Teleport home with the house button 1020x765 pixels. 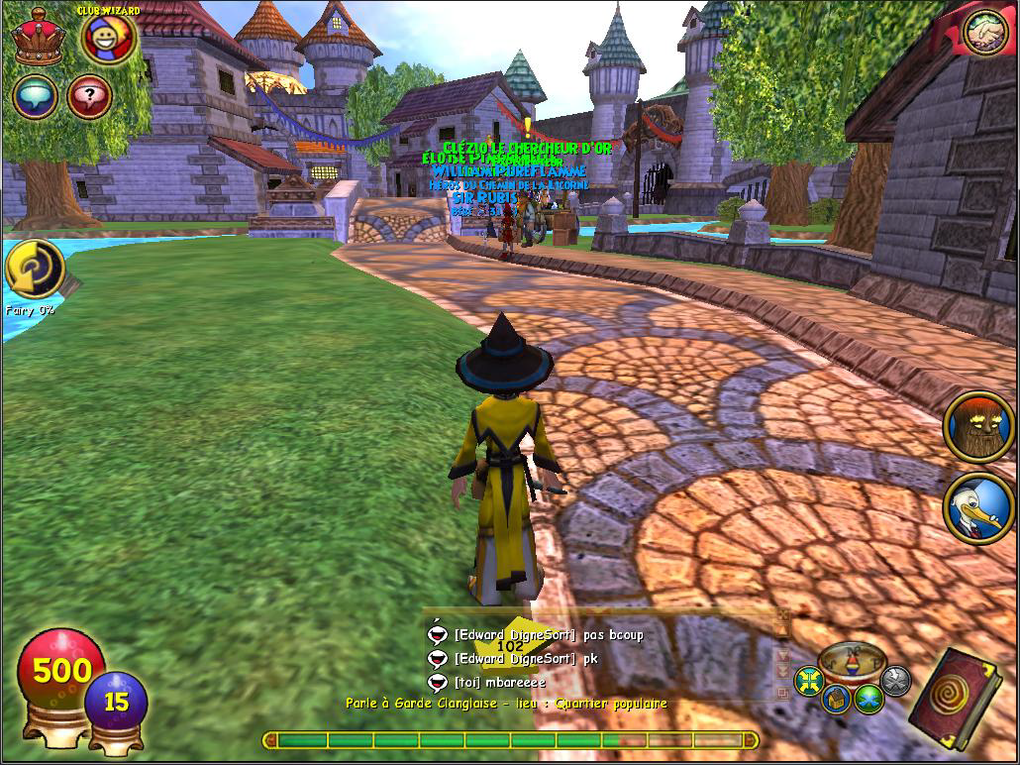click(x=837, y=699)
